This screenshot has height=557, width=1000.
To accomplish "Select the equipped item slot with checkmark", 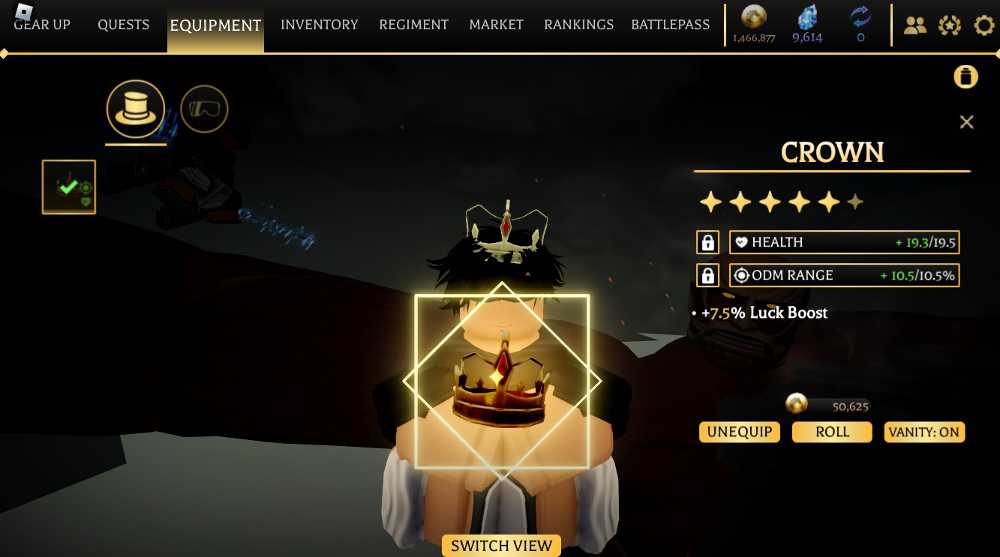I will tap(69, 187).
